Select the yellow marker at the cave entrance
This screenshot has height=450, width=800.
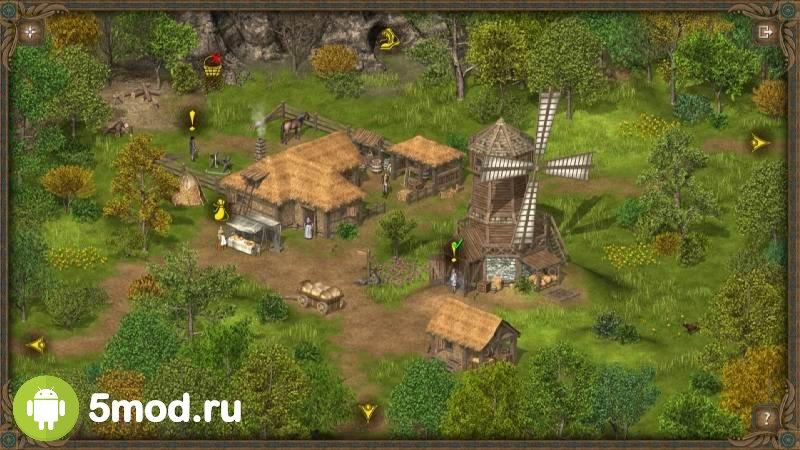(386, 40)
